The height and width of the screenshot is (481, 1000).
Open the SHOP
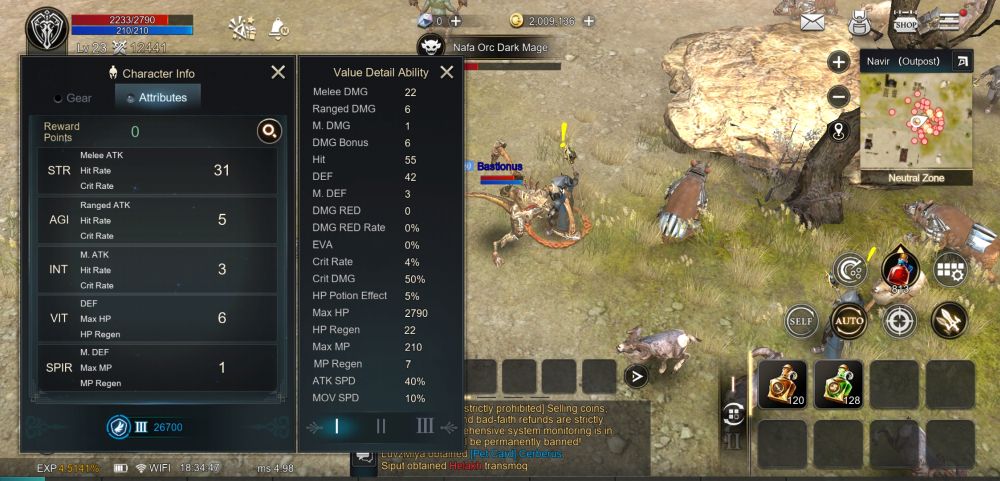906,20
